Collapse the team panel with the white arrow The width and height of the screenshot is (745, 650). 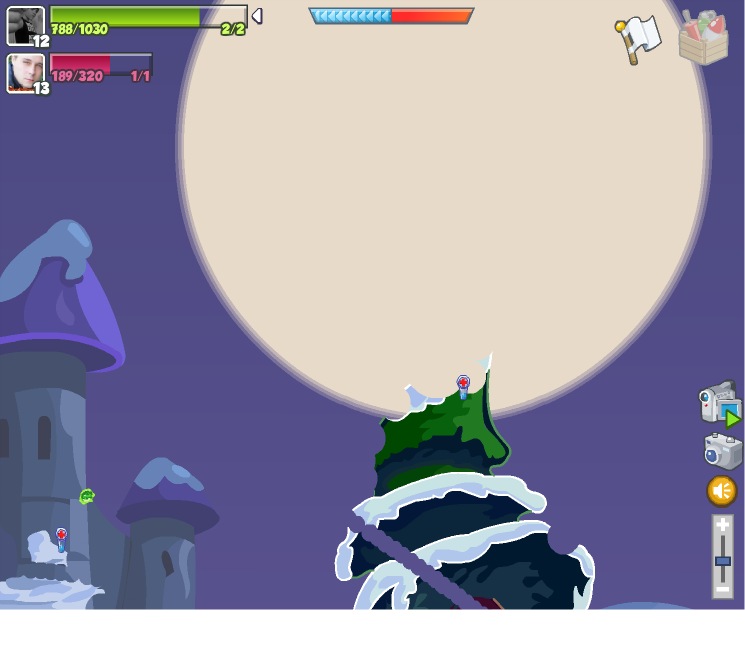(x=257, y=16)
